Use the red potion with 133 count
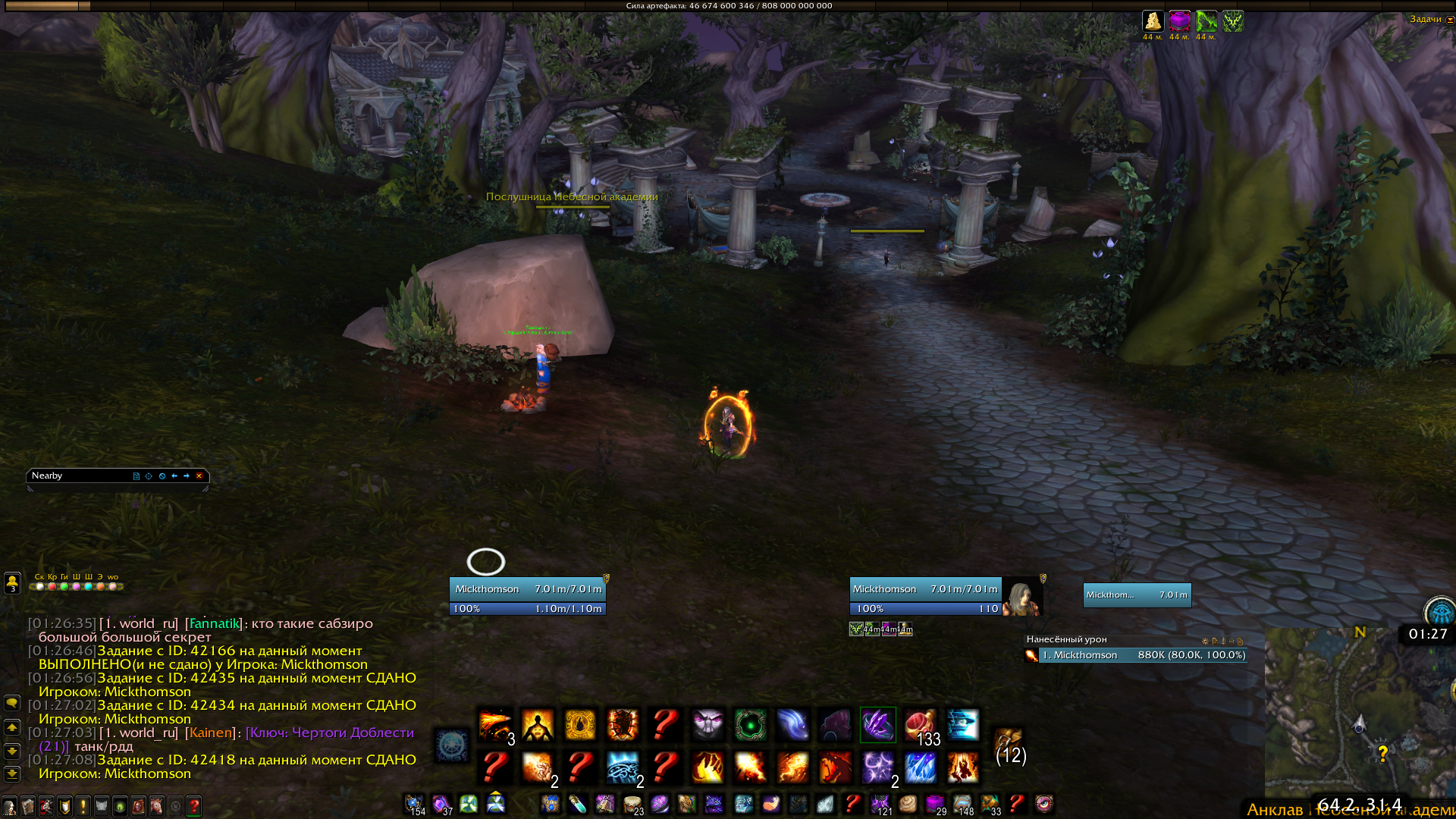Screen dimensions: 1456x819 tap(920, 725)
